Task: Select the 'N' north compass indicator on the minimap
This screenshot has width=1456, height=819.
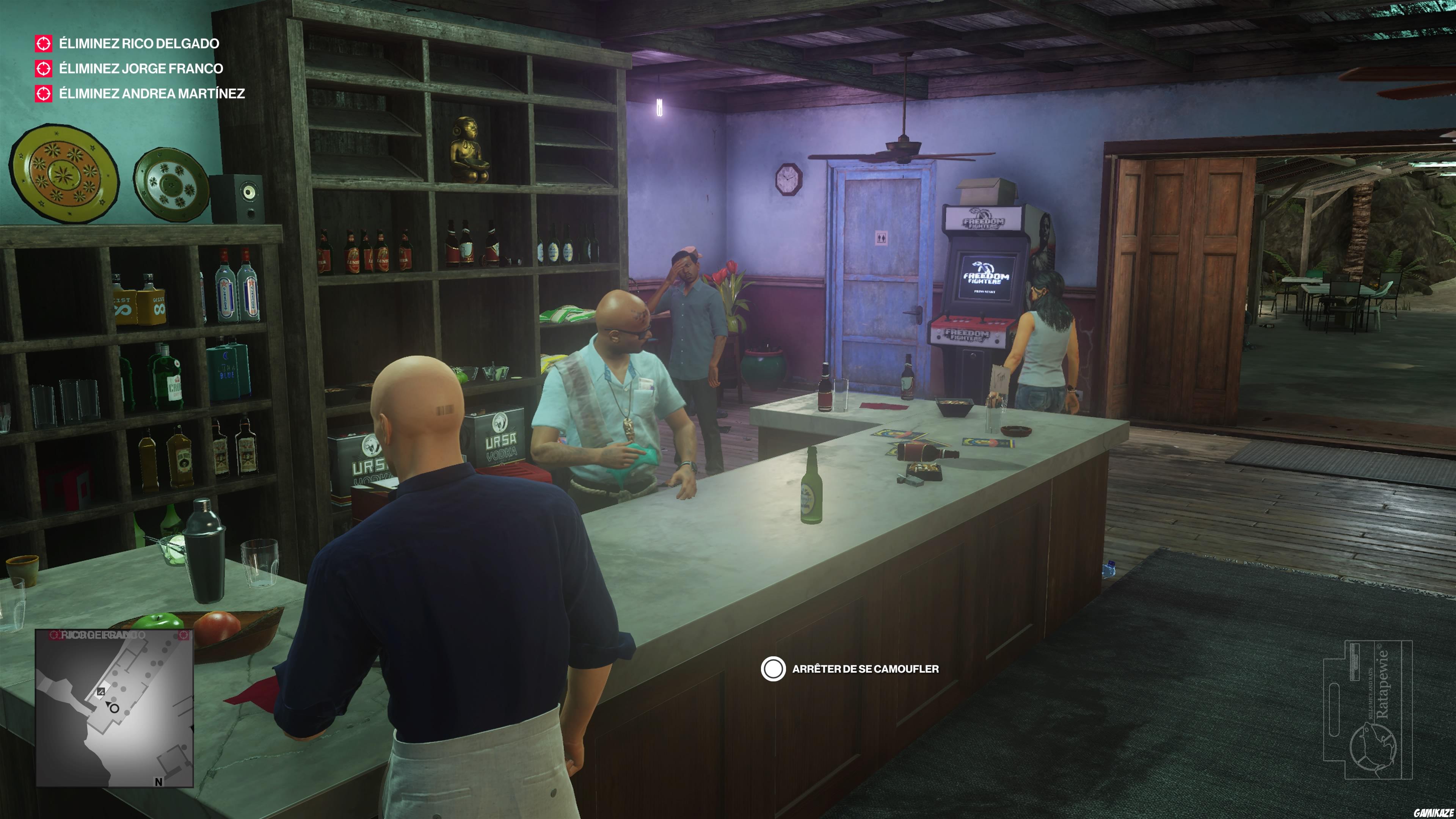Action: 159,783
